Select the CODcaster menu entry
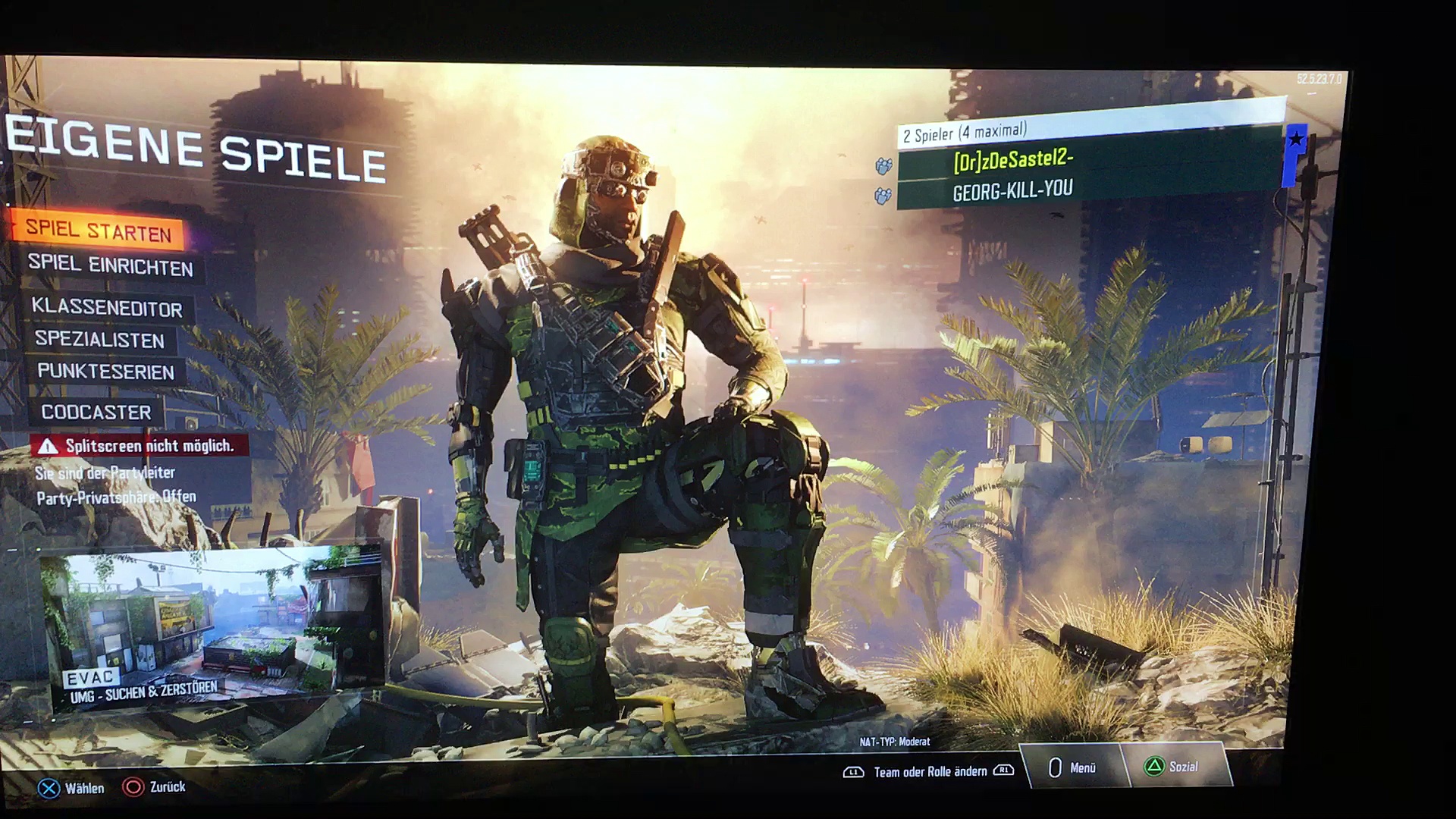 (x=96, y=413)
